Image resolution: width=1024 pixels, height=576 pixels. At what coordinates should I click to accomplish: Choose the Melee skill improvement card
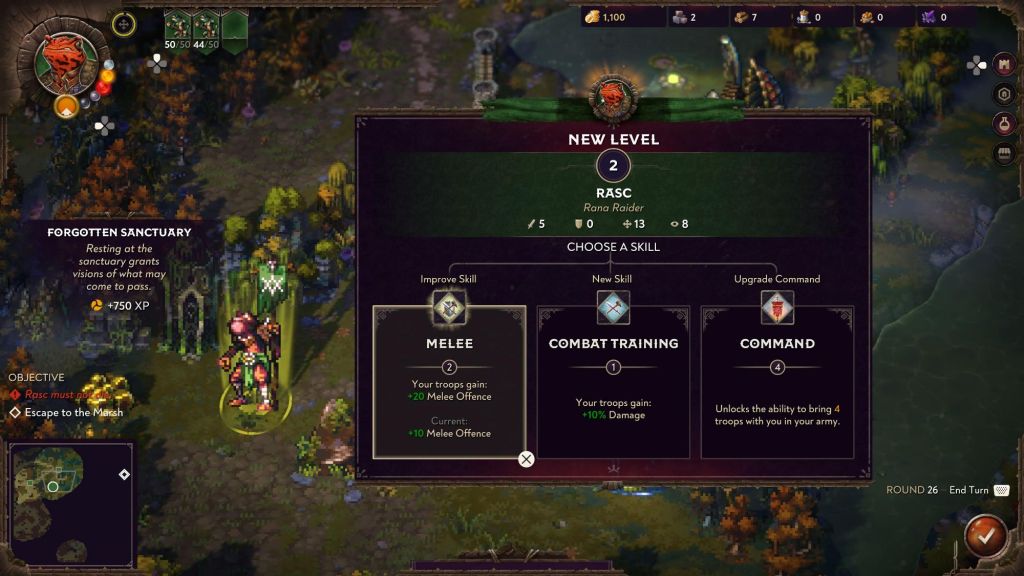click(x=449, y=381)
